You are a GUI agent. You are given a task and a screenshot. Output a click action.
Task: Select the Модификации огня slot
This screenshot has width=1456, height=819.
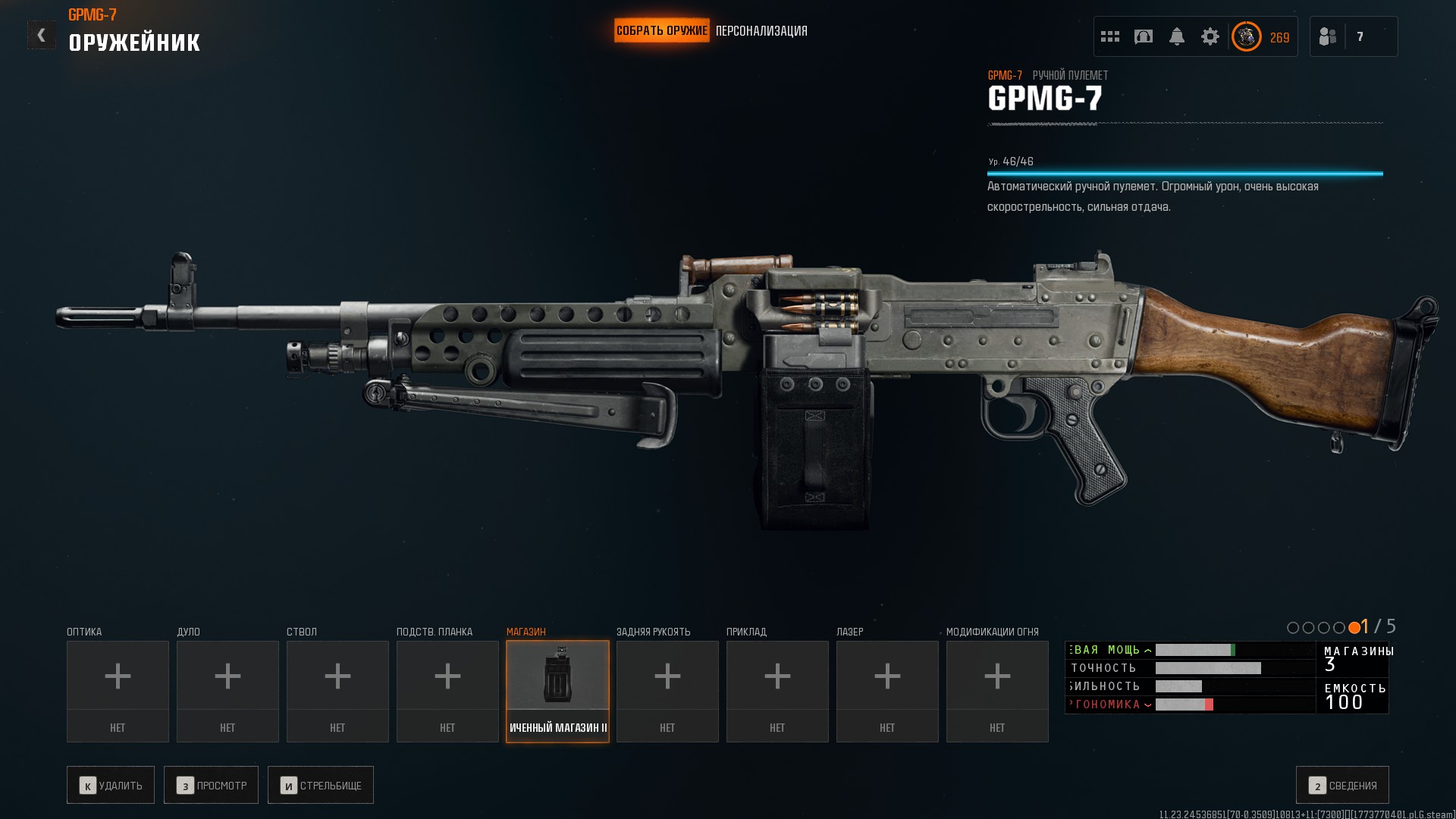(x=997, y=691)
